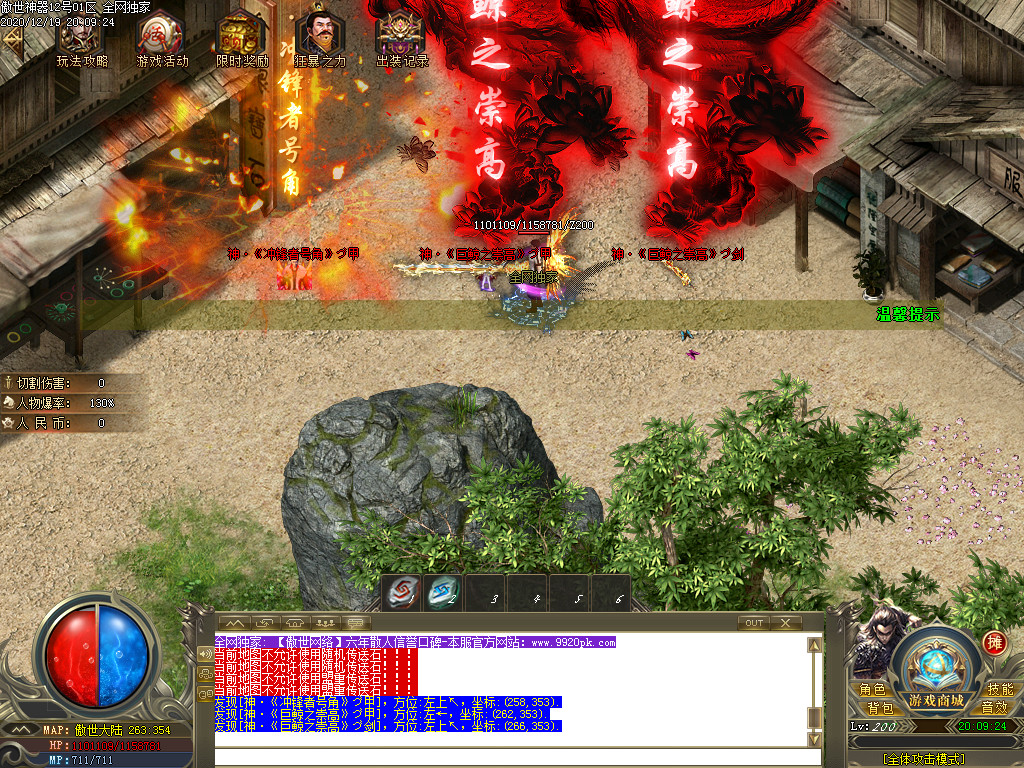Toggle the 音效 sound effects button
Viewport: 1024px width, 768px height.
[x=993, y=707]
